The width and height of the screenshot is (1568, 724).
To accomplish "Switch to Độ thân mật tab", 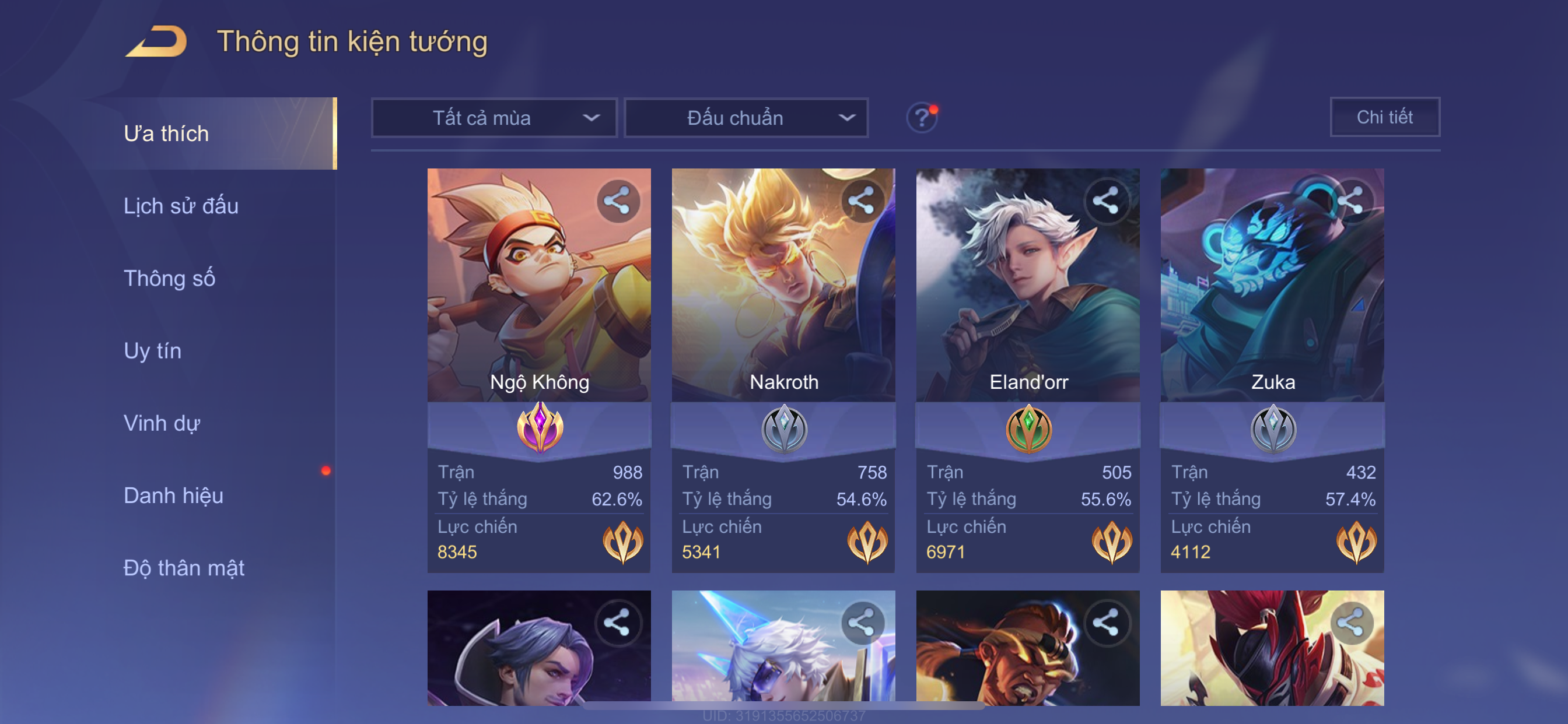I will (184, 568).
